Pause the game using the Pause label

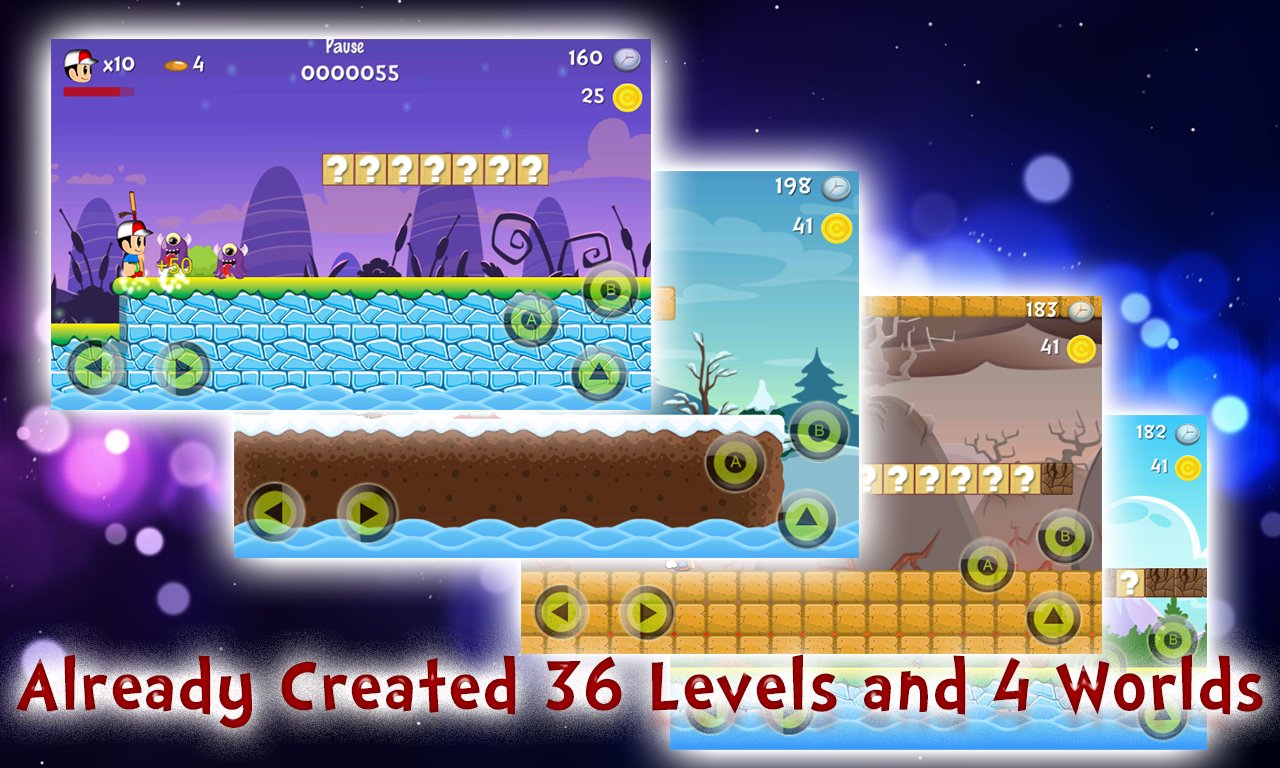click(343, 46)
